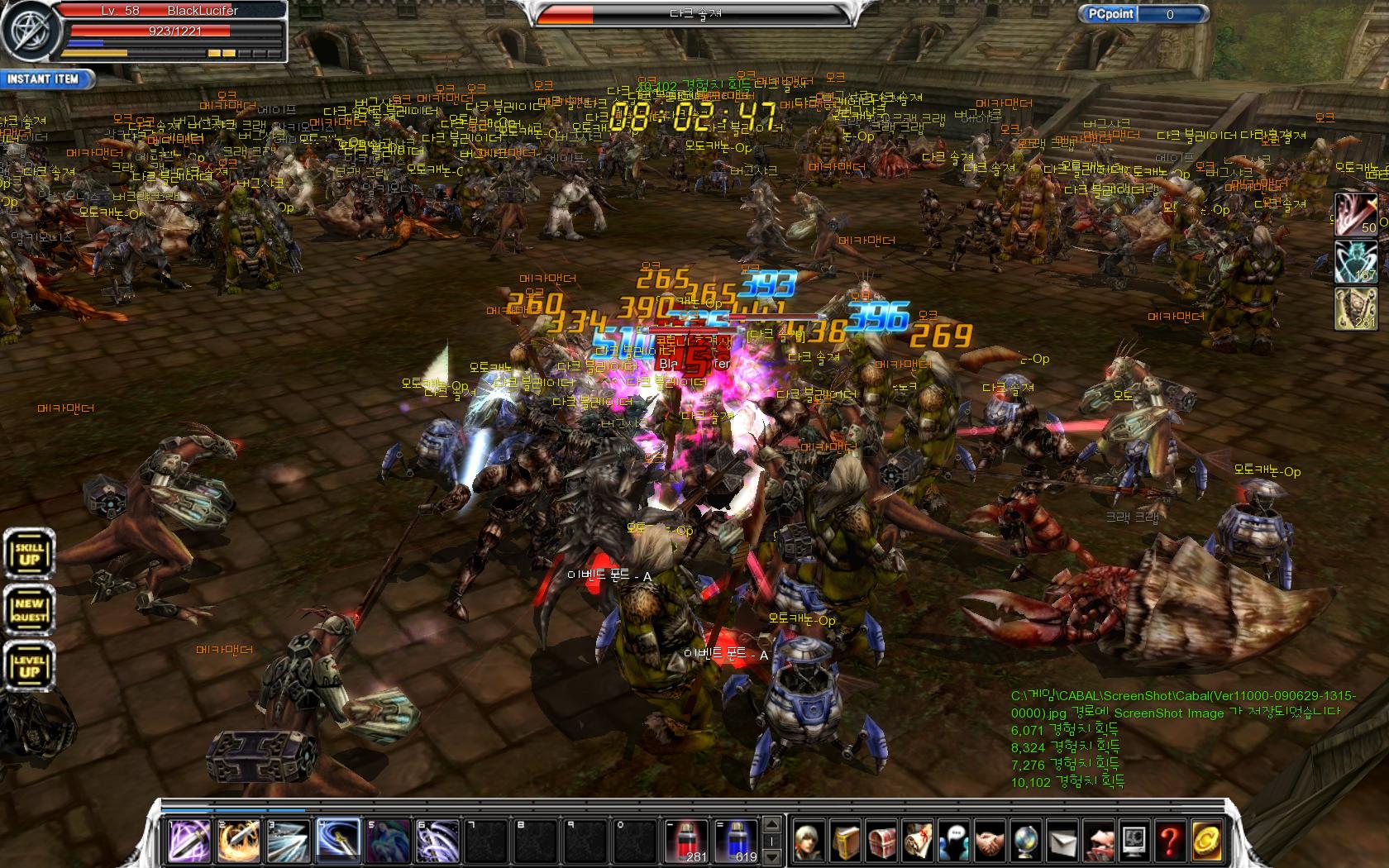Click the LEVEL UP notification button
Viewport: 1389px width, 868px height.
30,665
